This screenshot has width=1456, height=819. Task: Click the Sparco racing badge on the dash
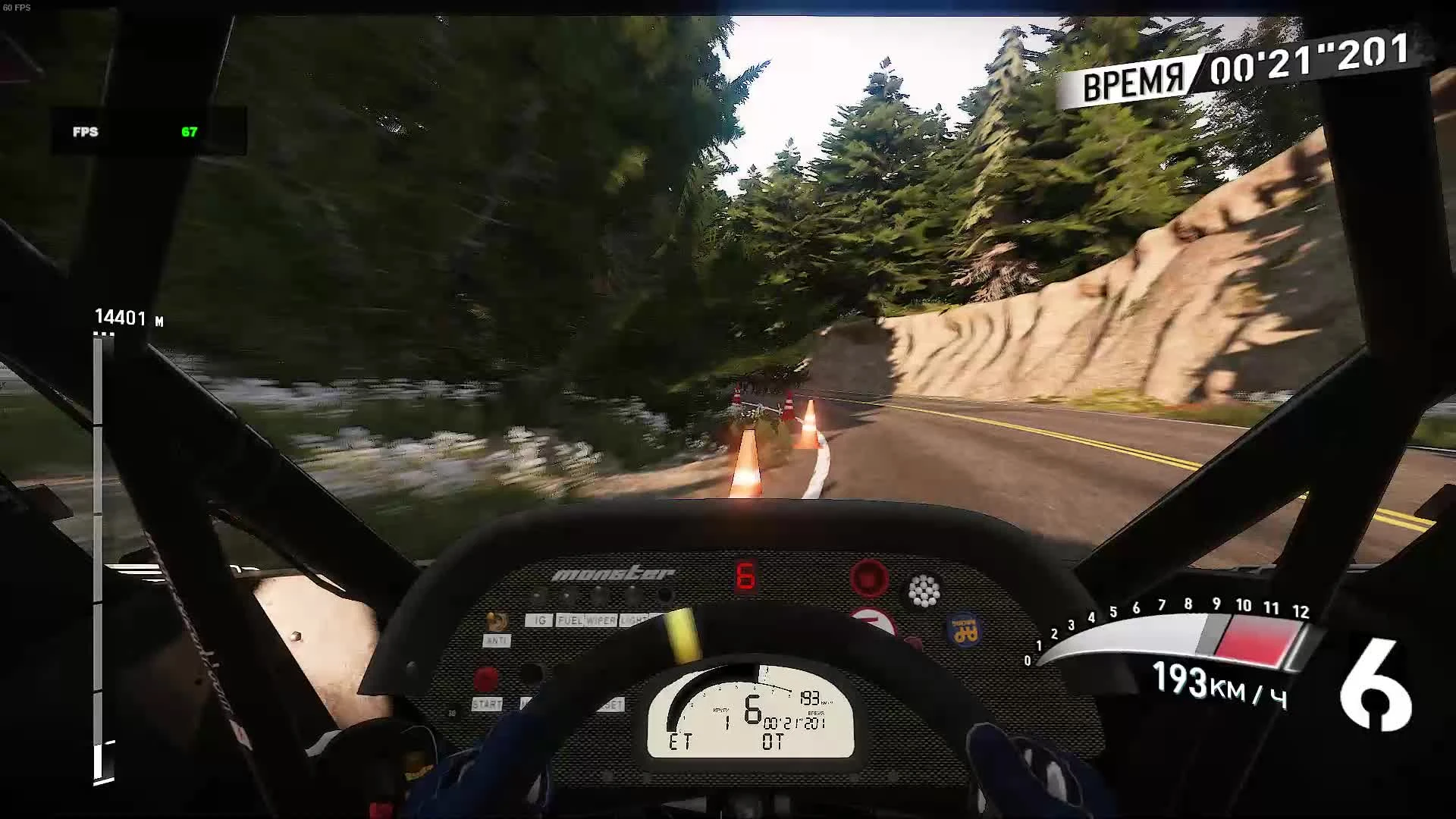coord(965,629)
